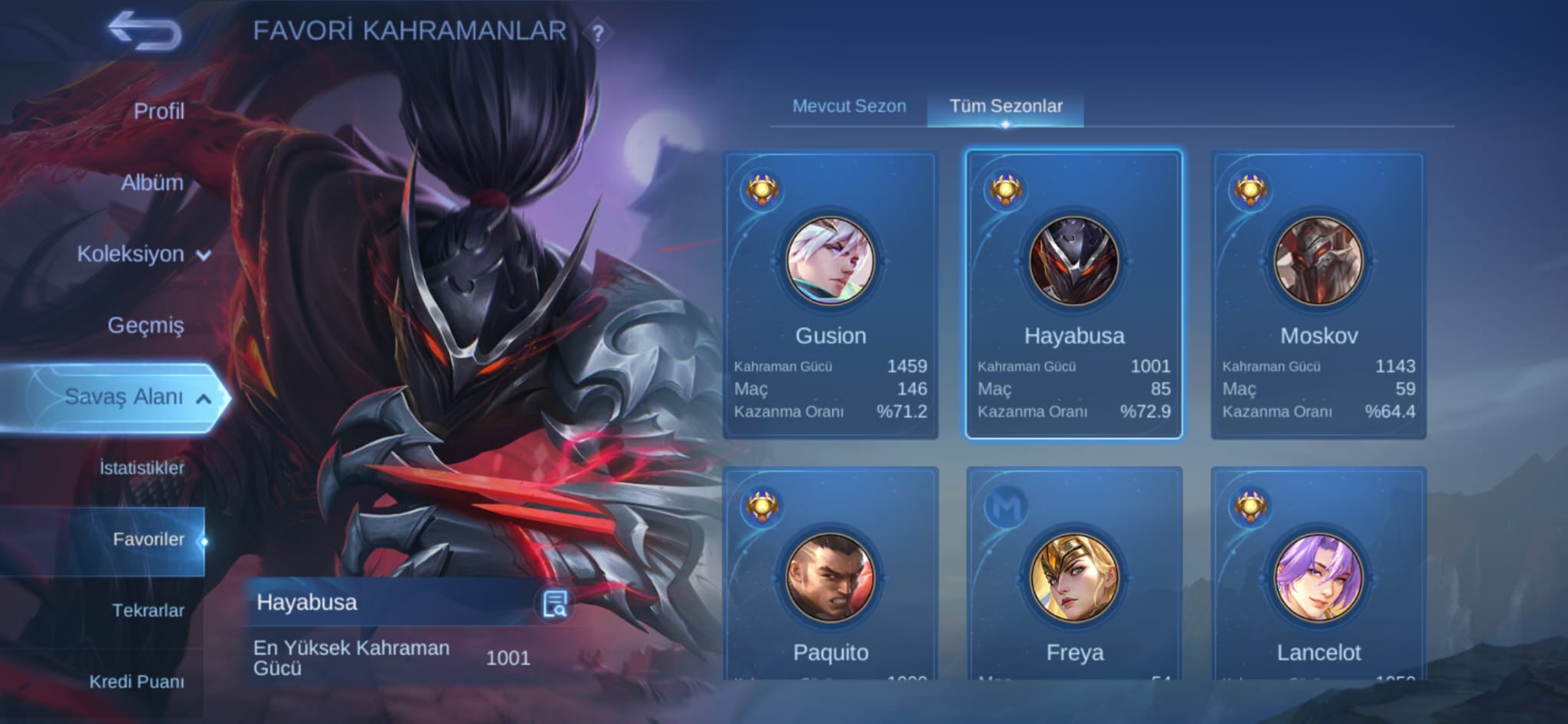Image resolution: width=1568 pixels, height=724 pixels.
Task: Click the rank badge on Gusion's card
Action: click(x=763, y=191)
